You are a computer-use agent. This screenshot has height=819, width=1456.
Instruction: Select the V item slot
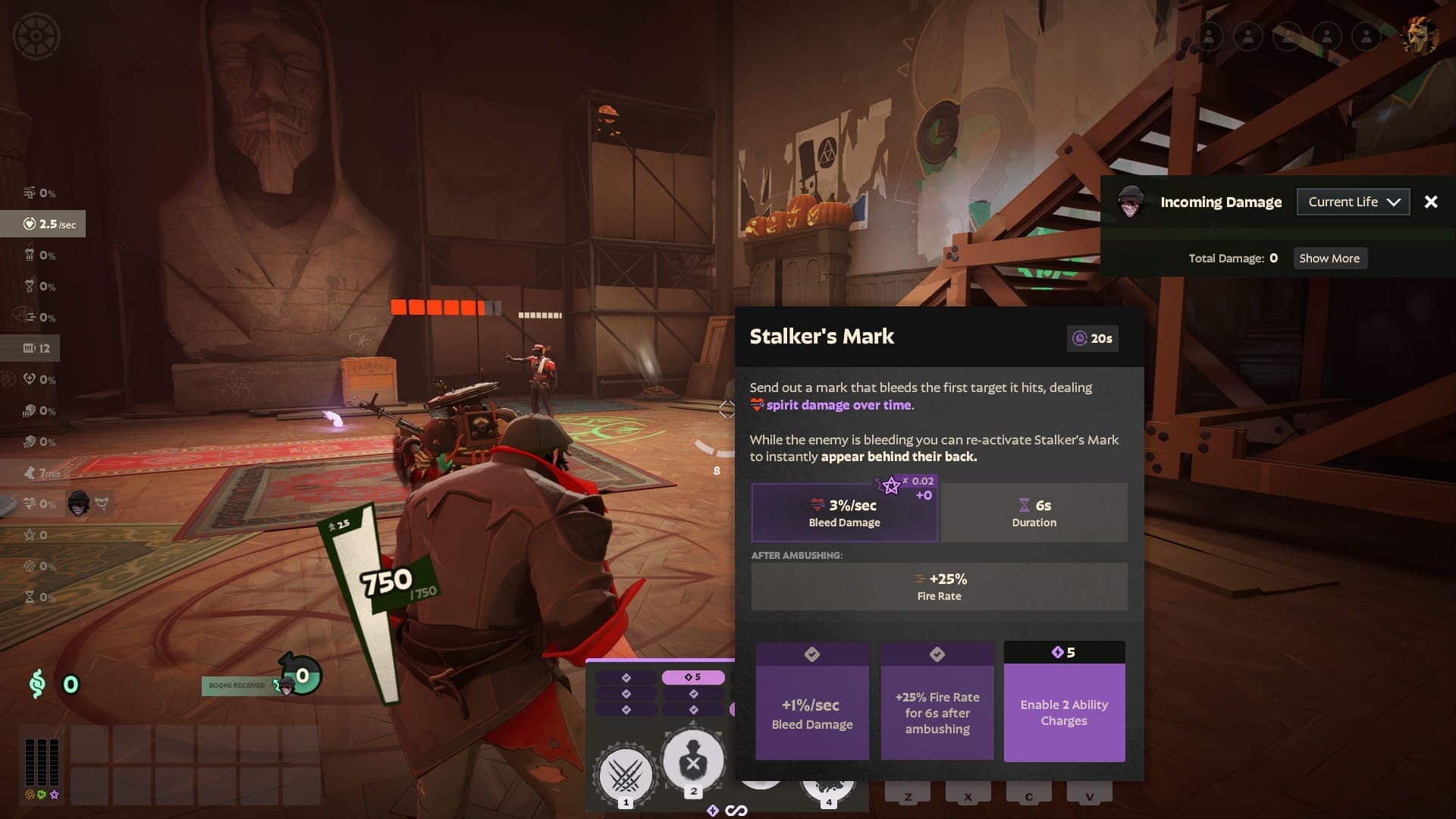[x=1090, y=796]
